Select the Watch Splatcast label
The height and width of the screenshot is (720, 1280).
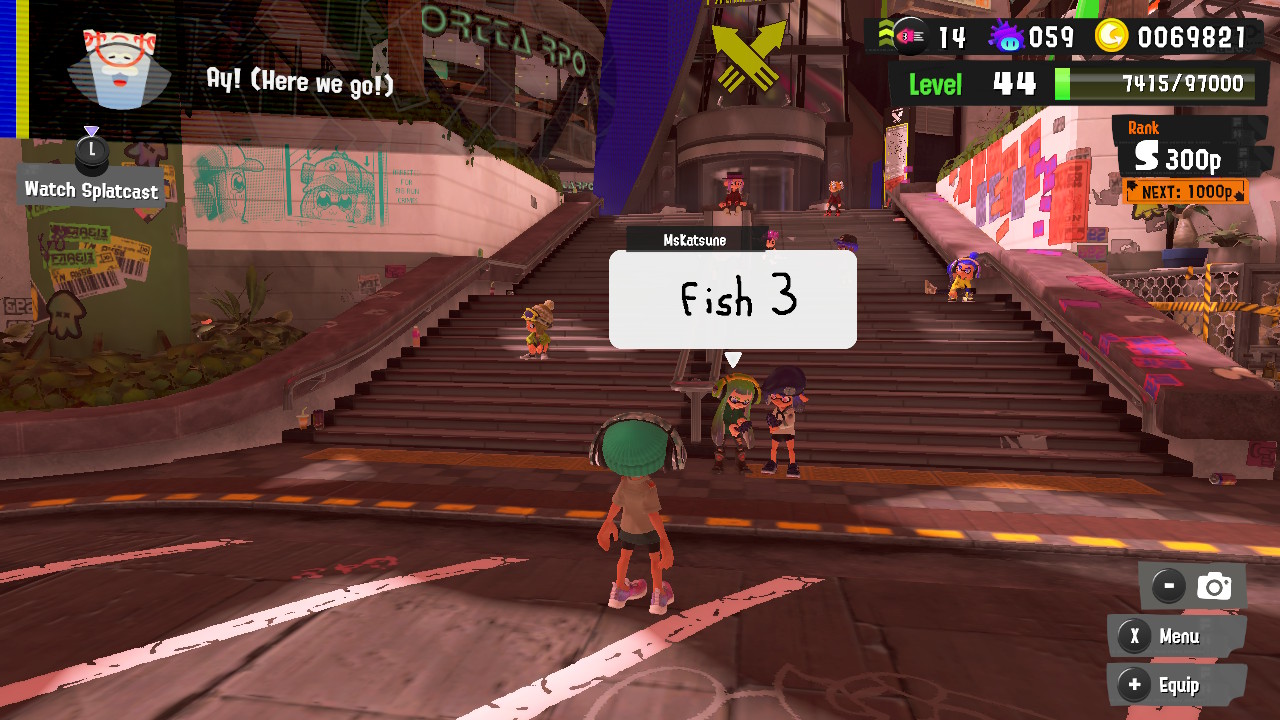pyautogui.click(x=91, y=189)
